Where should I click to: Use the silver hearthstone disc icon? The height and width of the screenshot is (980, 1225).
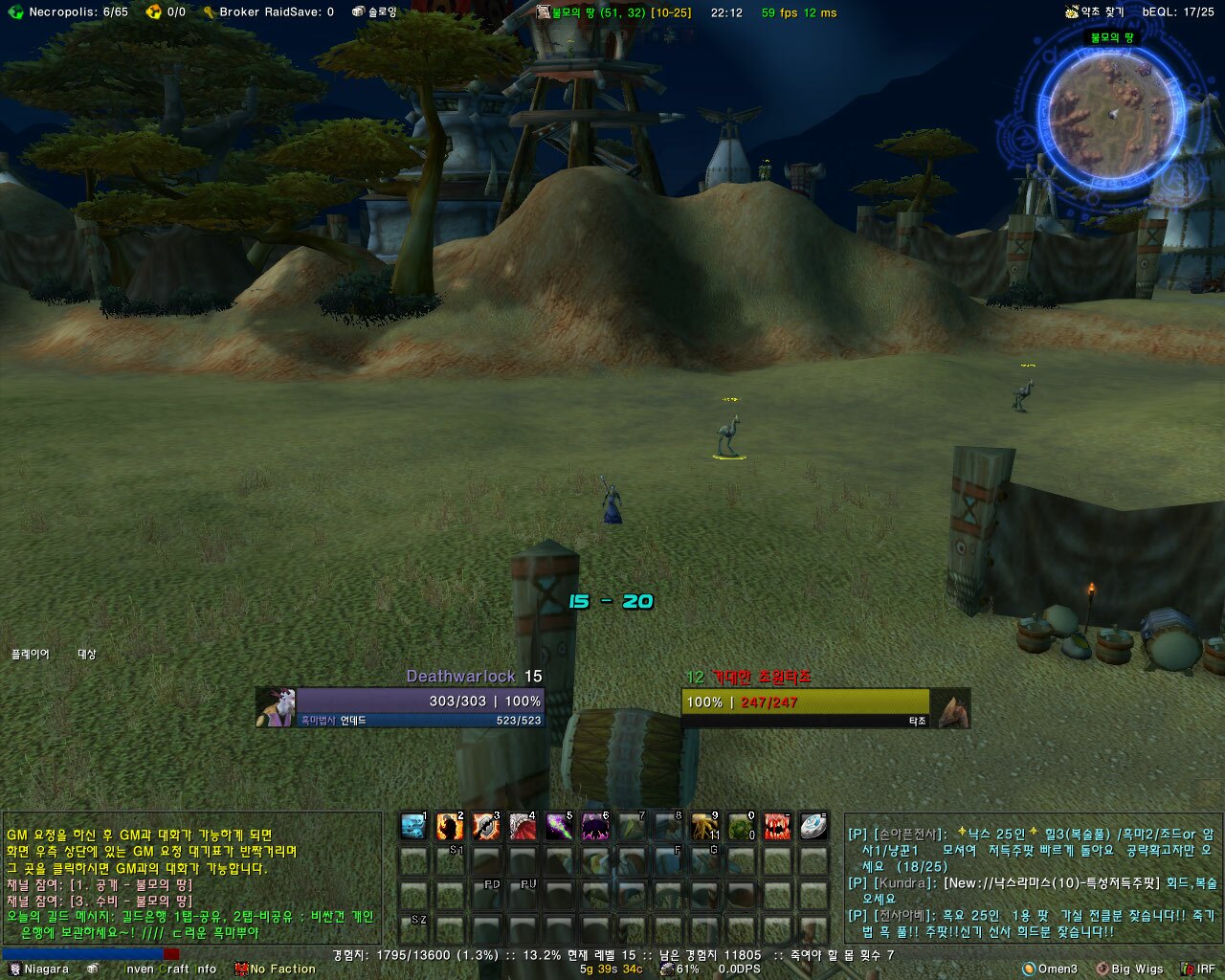pyautogui.click(x=813, y=826)
